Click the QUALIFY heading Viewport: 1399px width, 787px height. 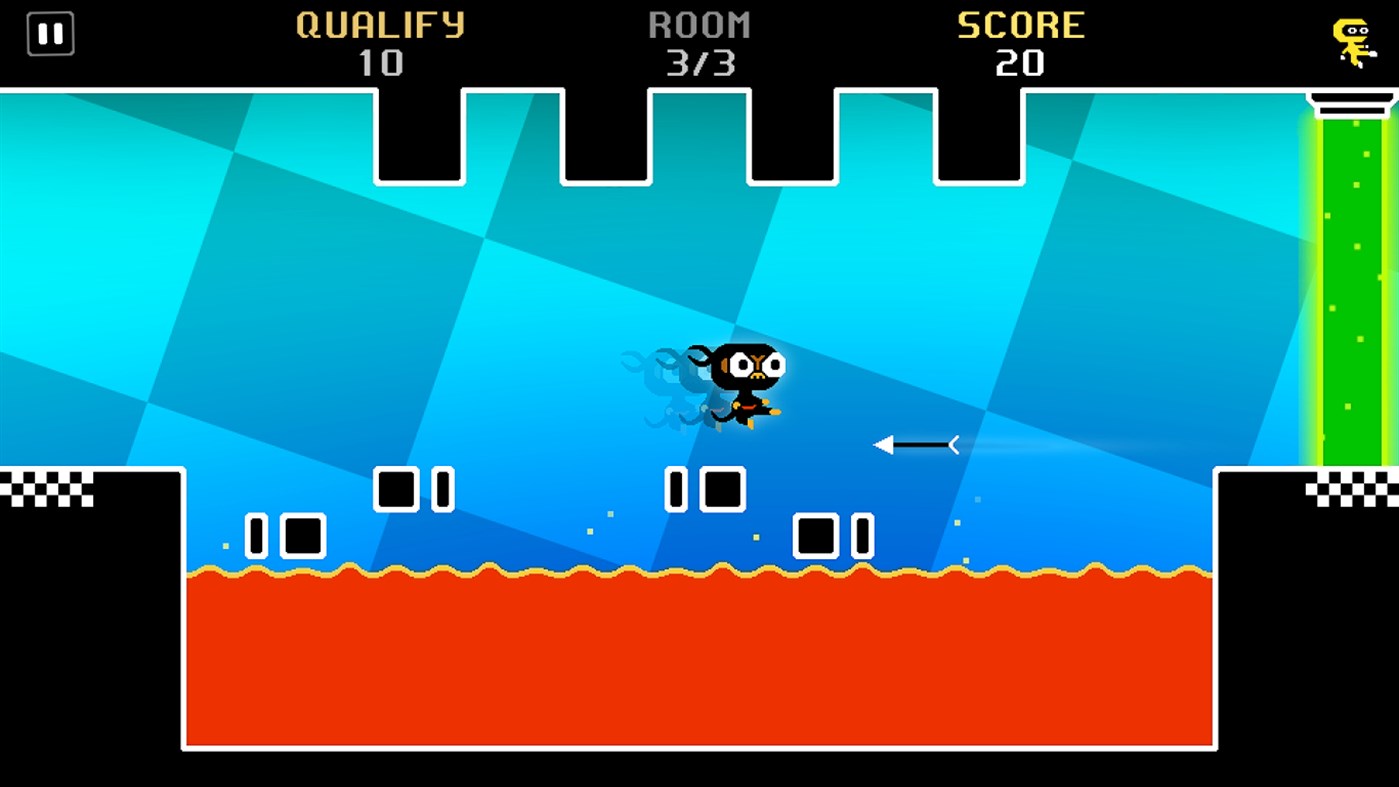point(380,24)
